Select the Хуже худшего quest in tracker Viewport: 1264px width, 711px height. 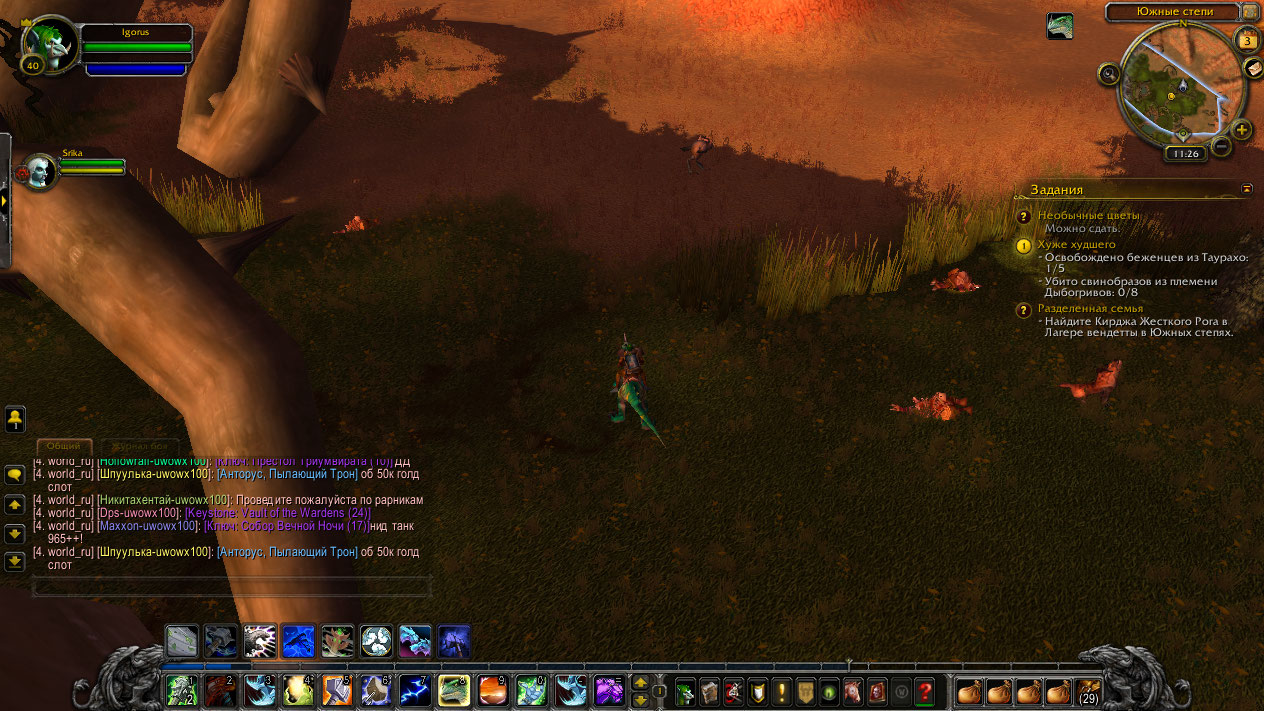1076,244
